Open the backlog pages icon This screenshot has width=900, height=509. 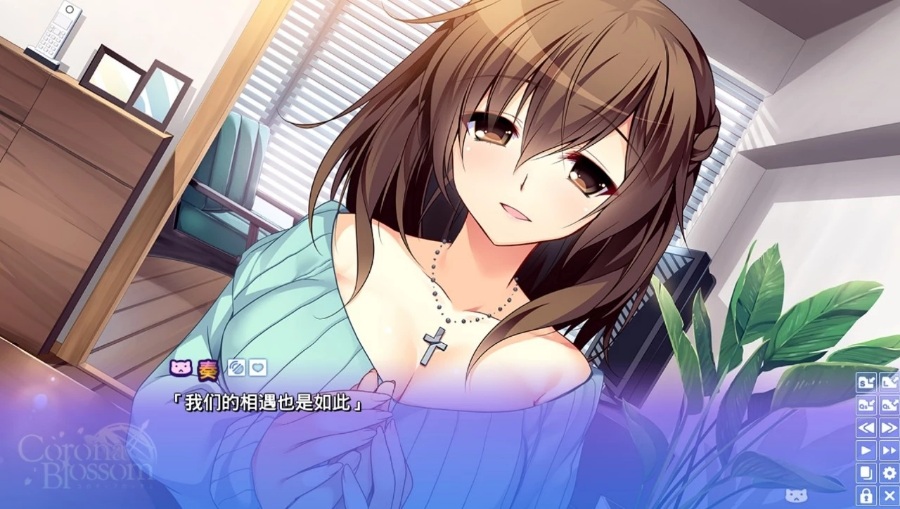tap(866, 473)
